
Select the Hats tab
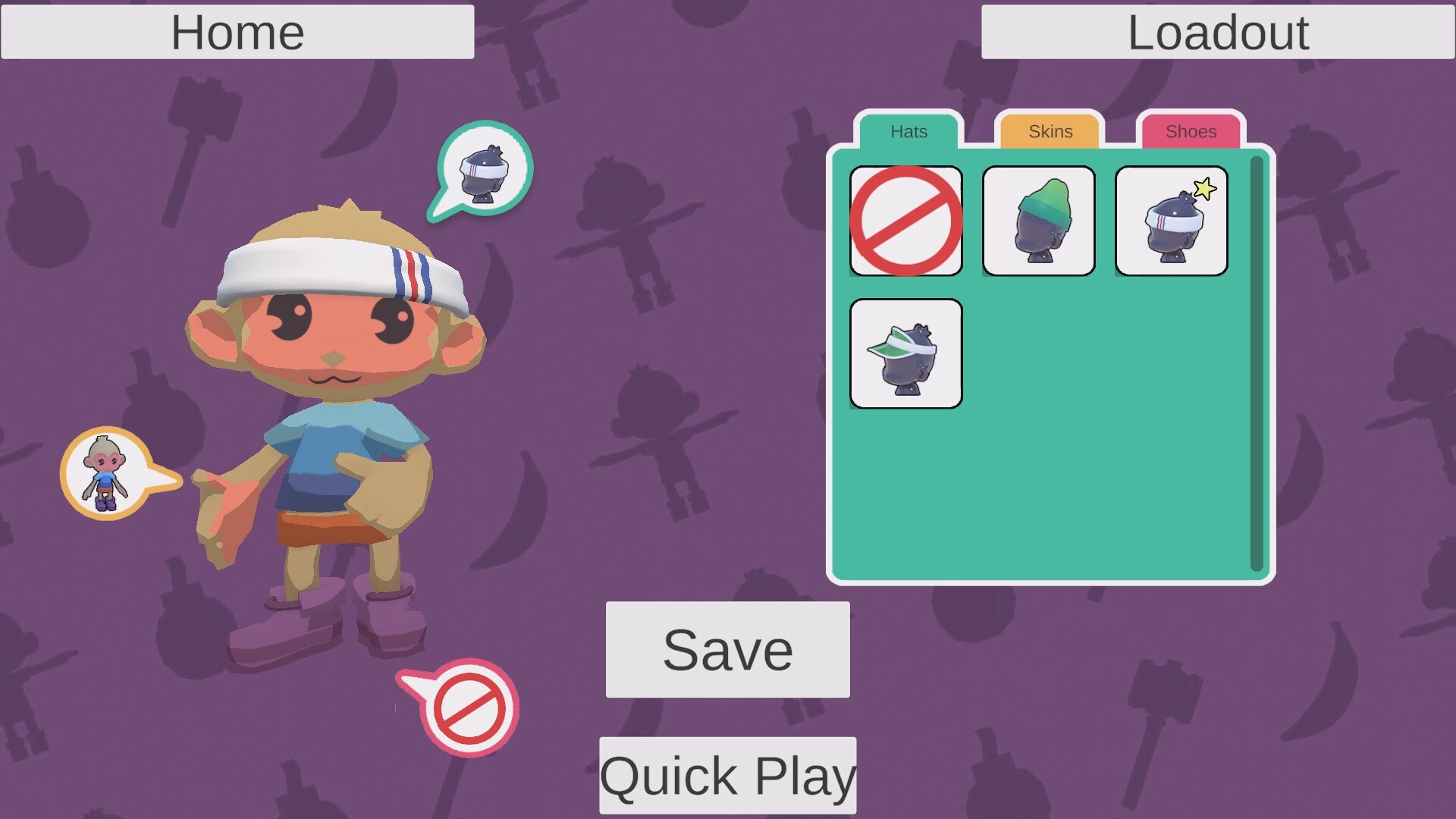[908, 131]
